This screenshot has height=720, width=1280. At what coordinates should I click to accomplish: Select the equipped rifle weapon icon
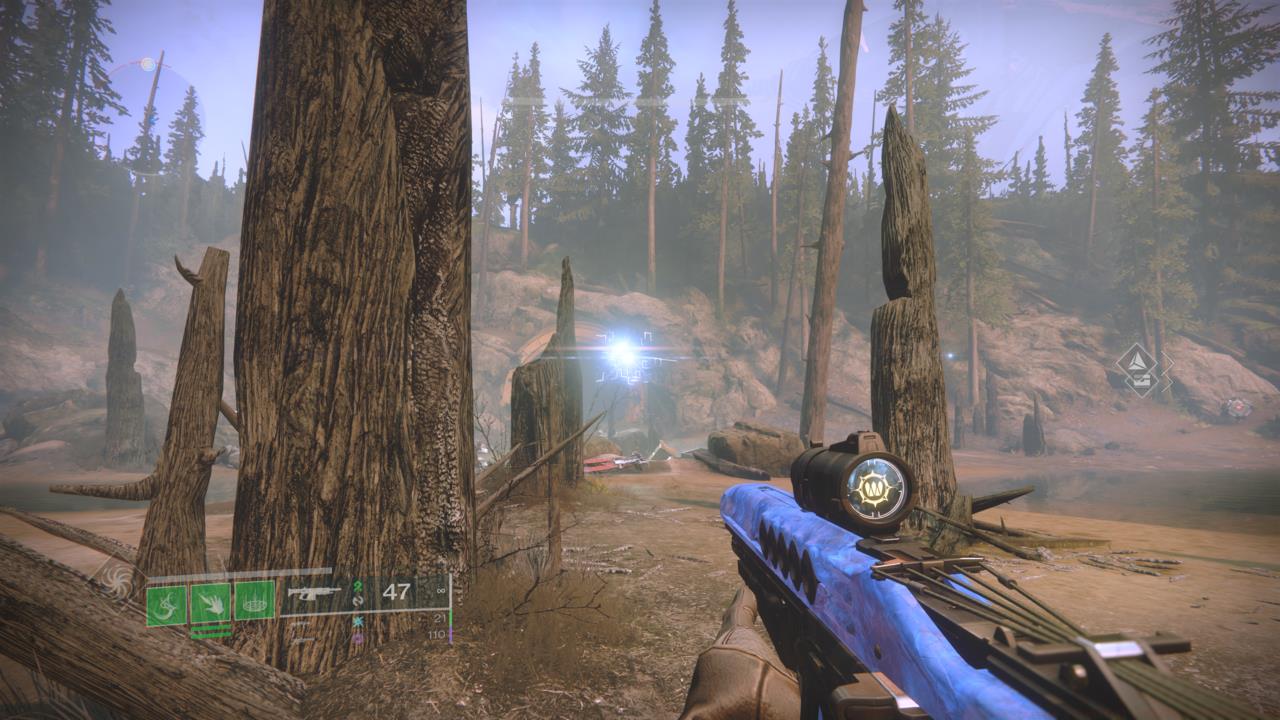(x=313, y=593)
